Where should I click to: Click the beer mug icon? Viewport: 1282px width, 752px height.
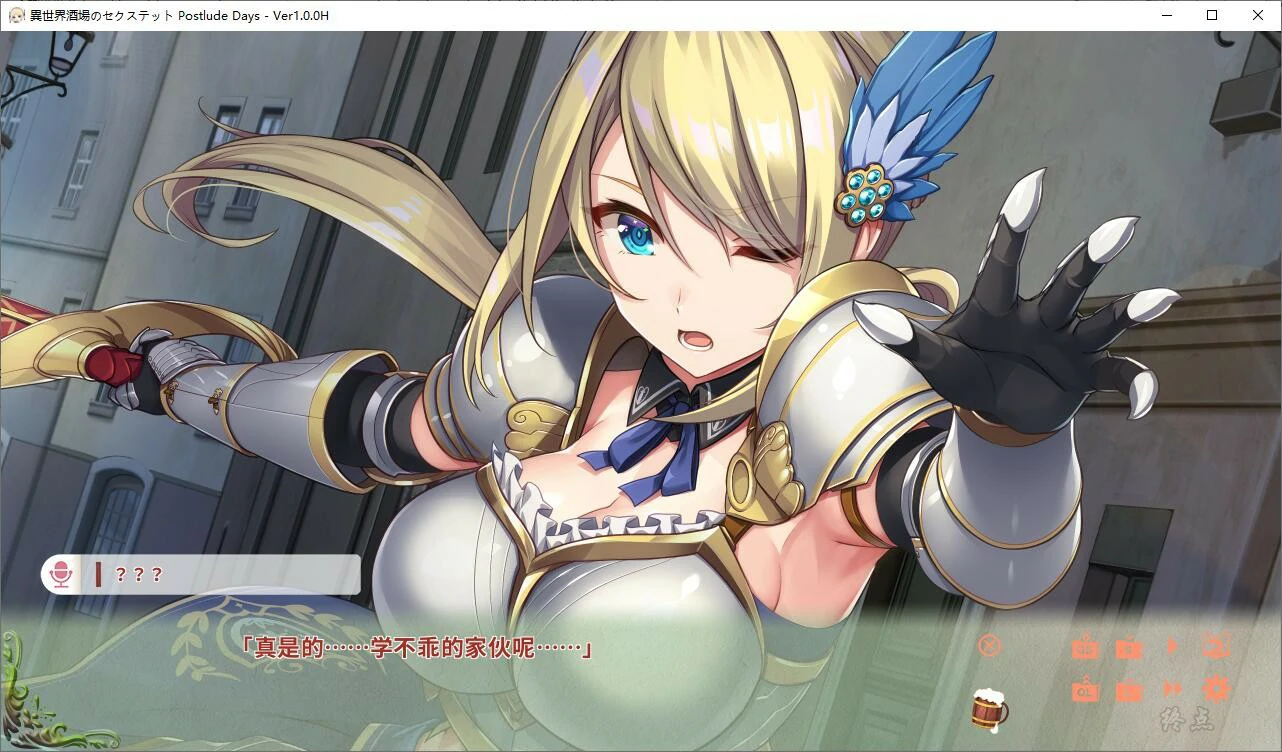[988, 712]
